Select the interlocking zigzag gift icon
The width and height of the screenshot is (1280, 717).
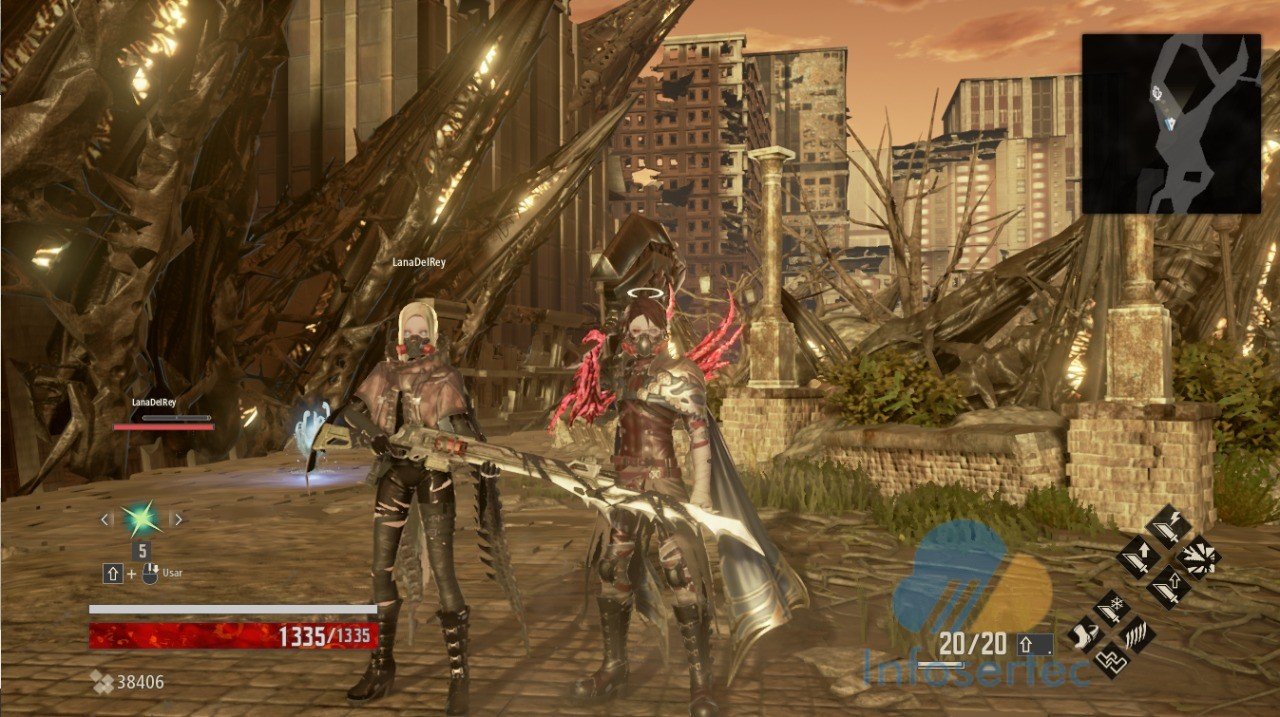[1112, 661]
